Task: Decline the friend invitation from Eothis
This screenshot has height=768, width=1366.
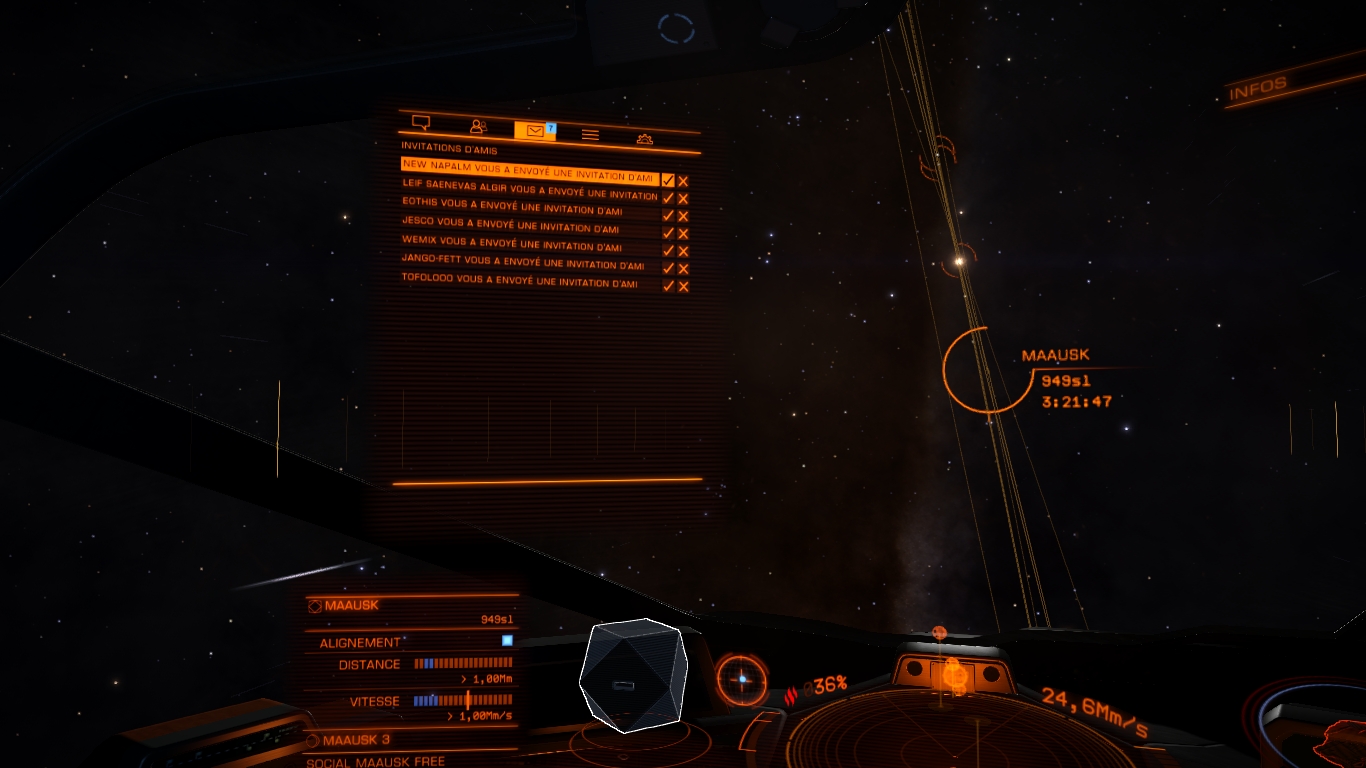Action: click(683, 216)
